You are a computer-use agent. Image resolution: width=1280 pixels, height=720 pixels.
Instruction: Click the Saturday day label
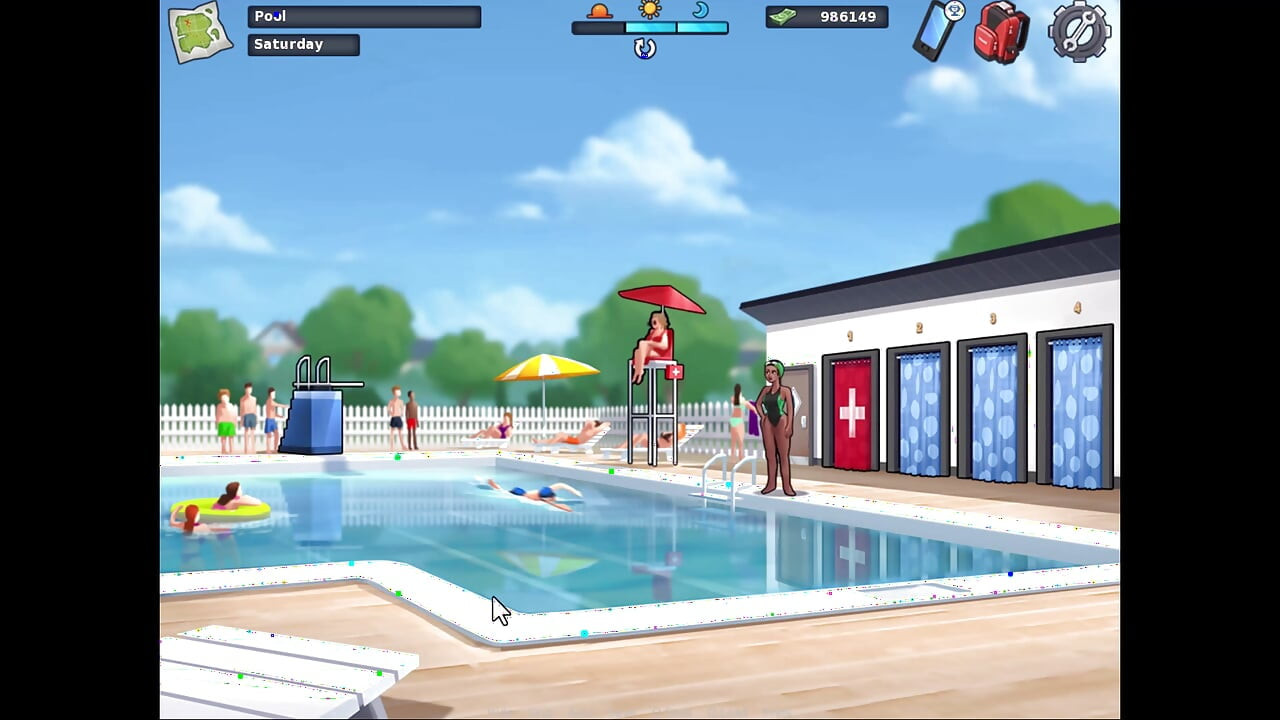click(302, 44)
